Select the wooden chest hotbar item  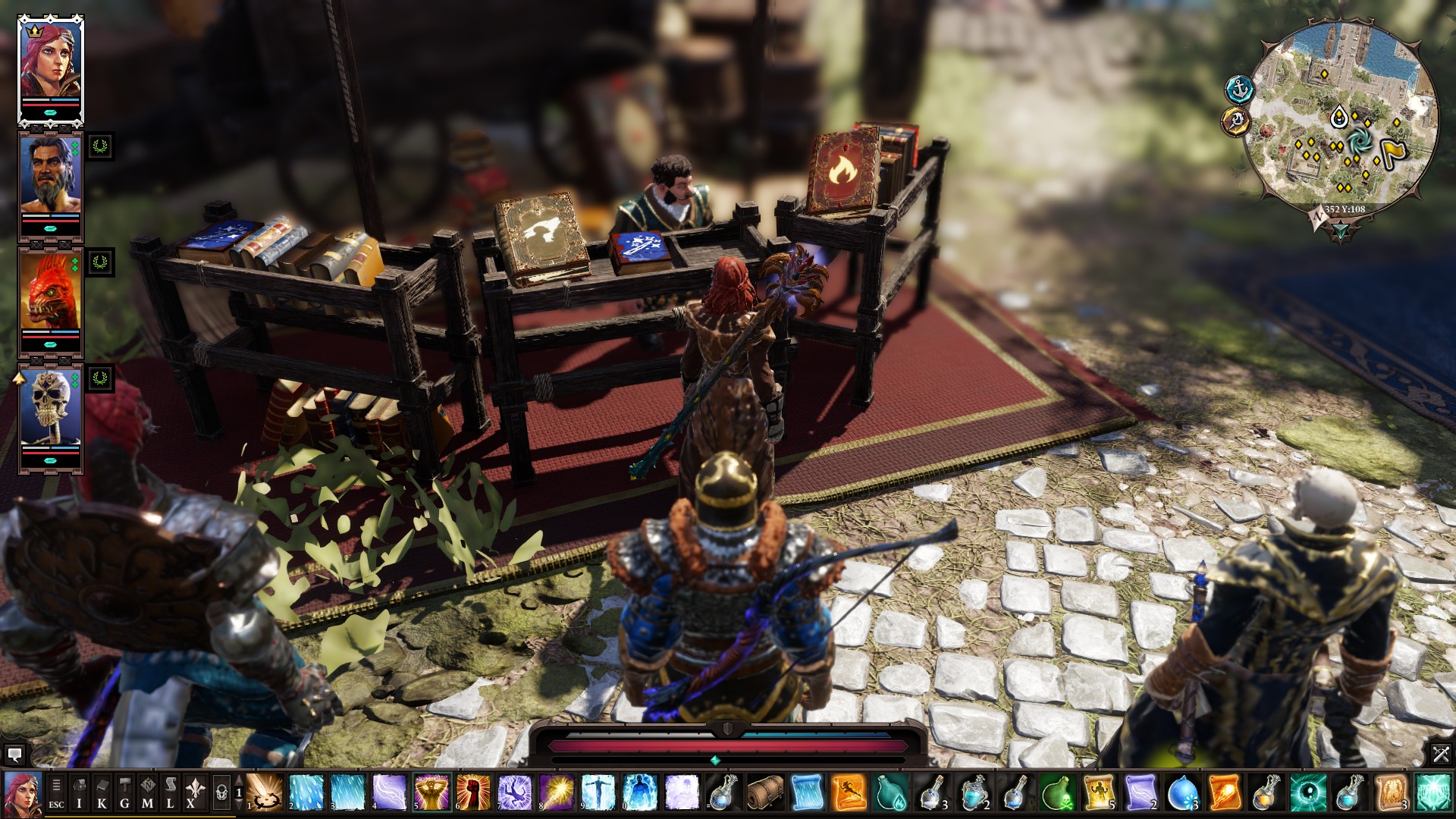click(765, 792)
